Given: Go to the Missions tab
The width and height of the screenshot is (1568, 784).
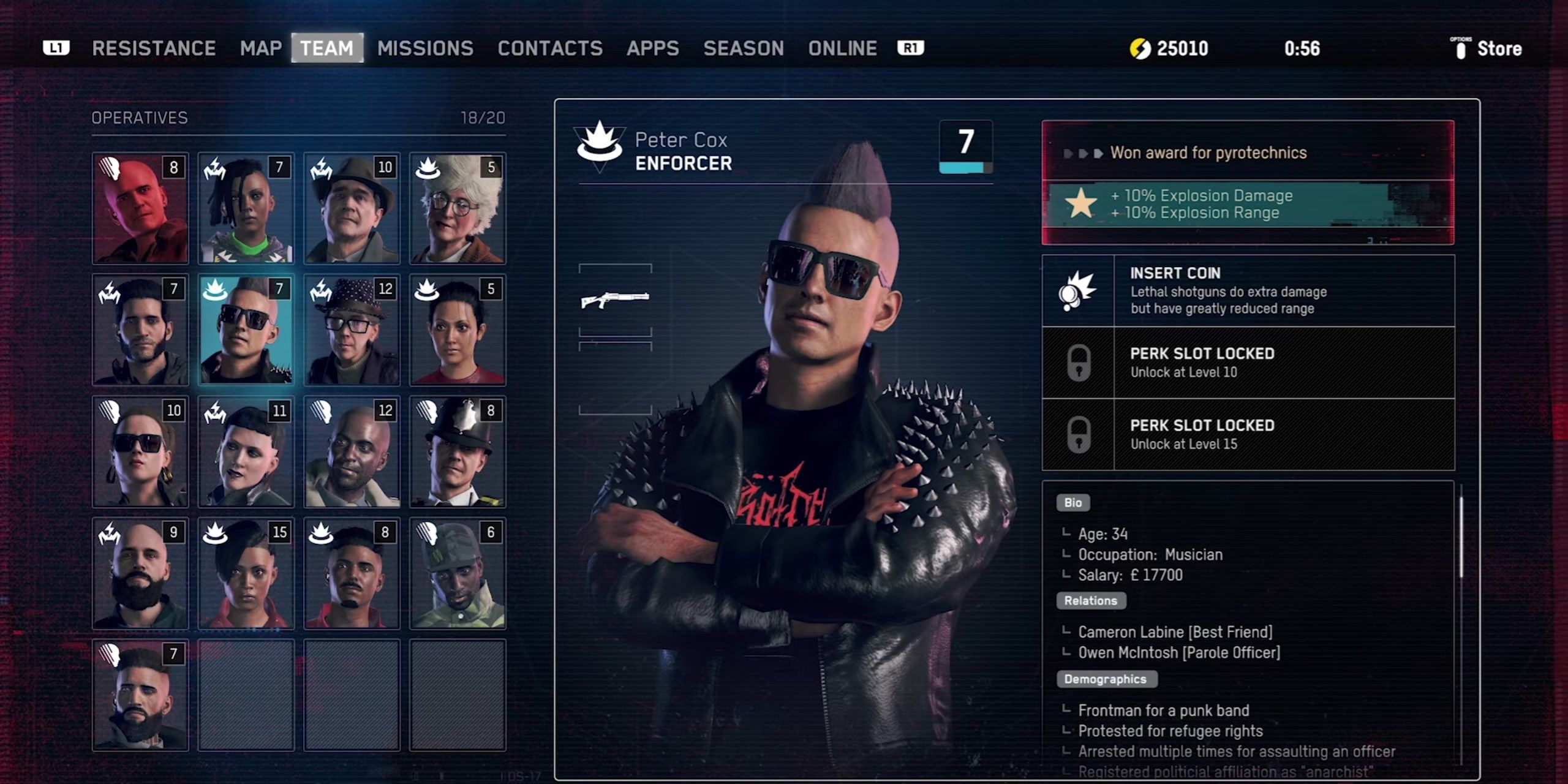Looking at the screenshot, I should click(425, 48).
